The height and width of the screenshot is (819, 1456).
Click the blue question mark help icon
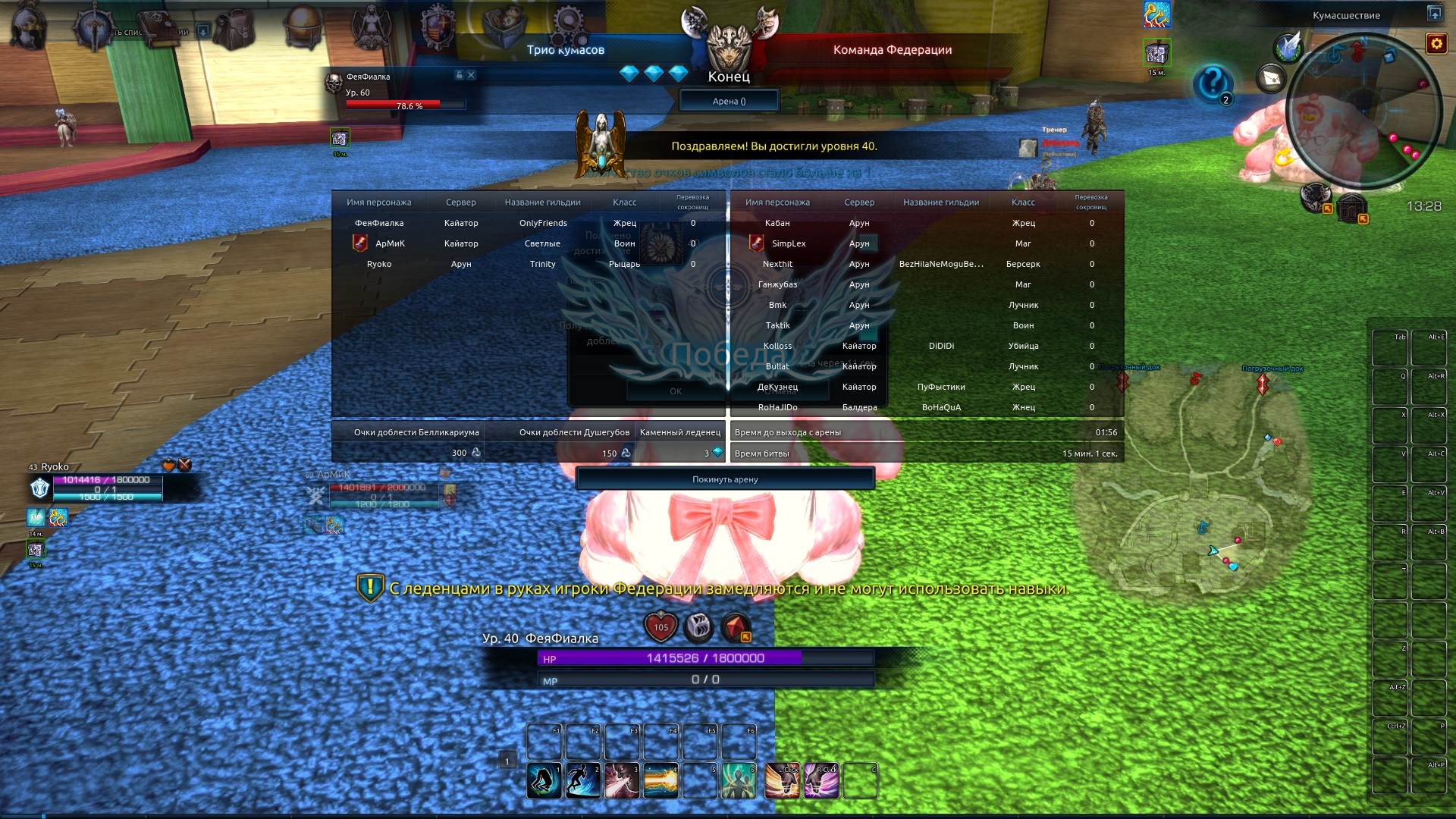pos(1212,82)
